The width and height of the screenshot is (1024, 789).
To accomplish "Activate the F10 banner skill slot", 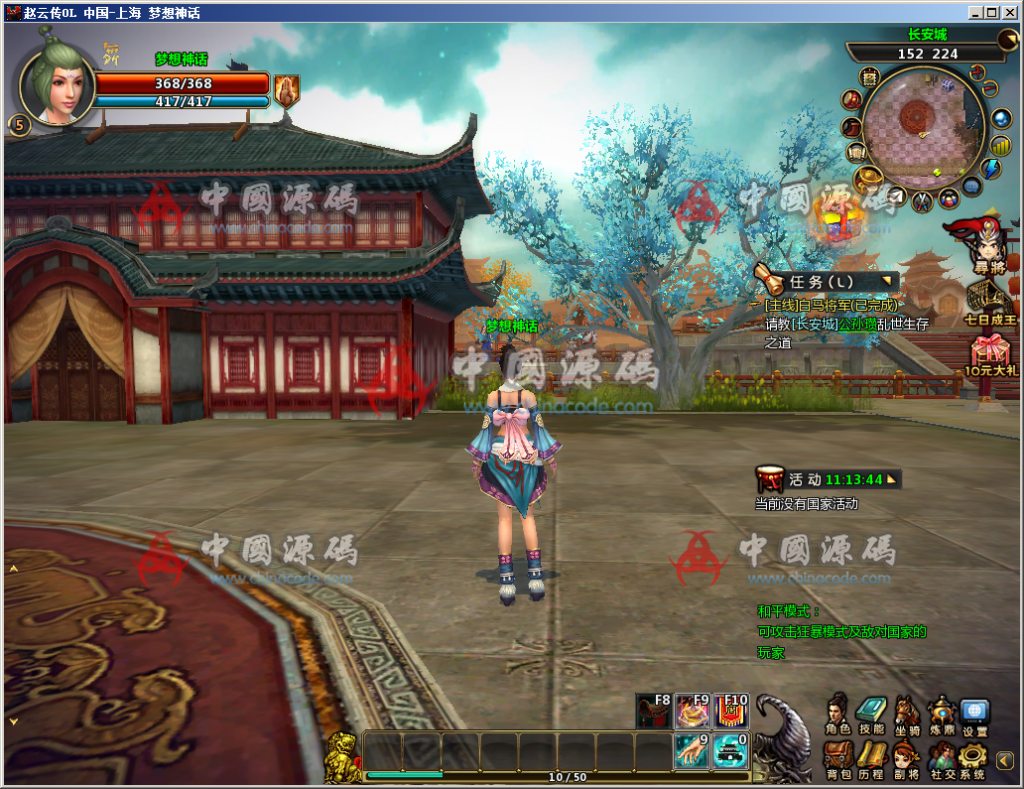I will pos(731,711).
